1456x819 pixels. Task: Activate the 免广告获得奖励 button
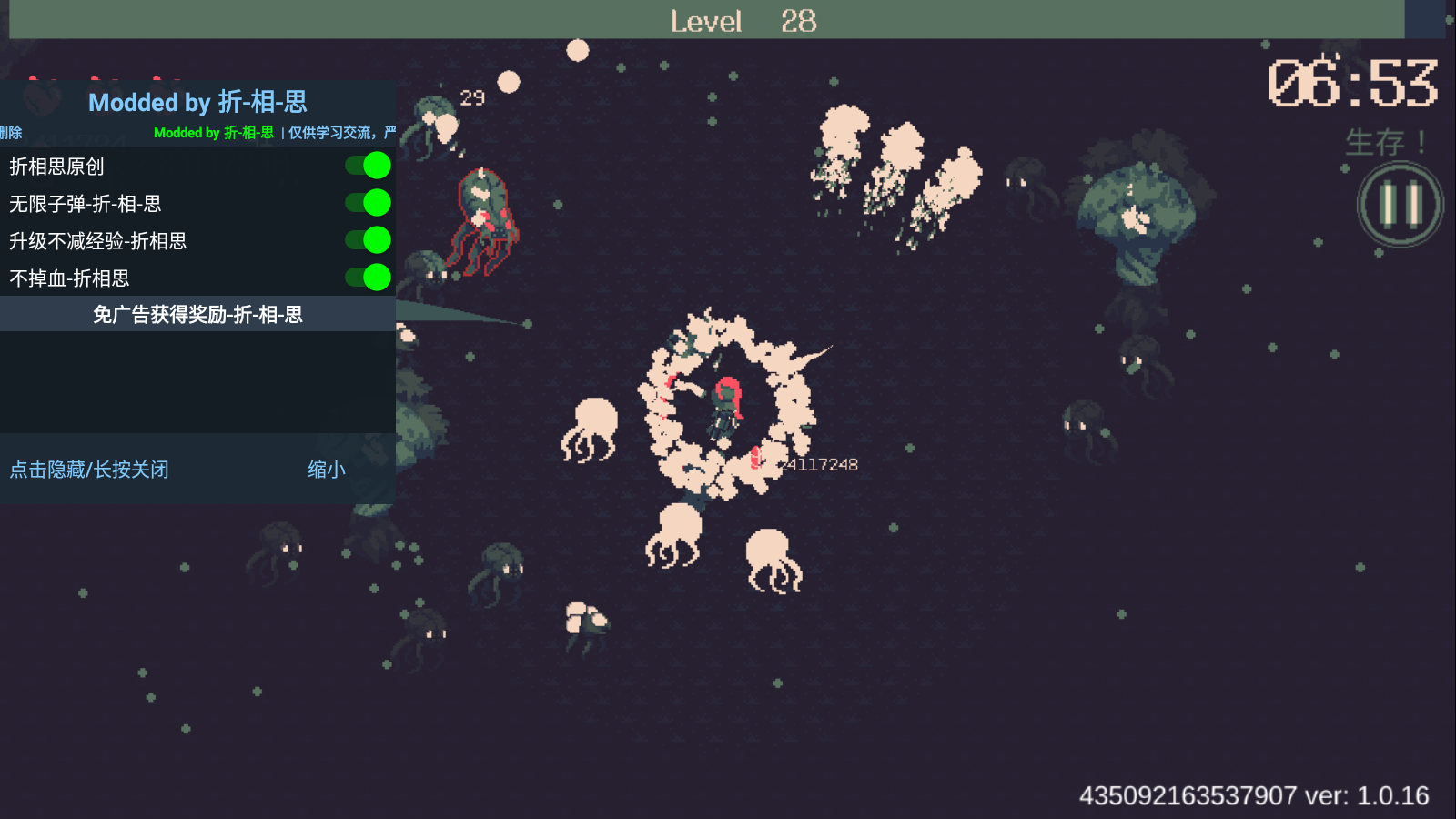pos(197,315)
